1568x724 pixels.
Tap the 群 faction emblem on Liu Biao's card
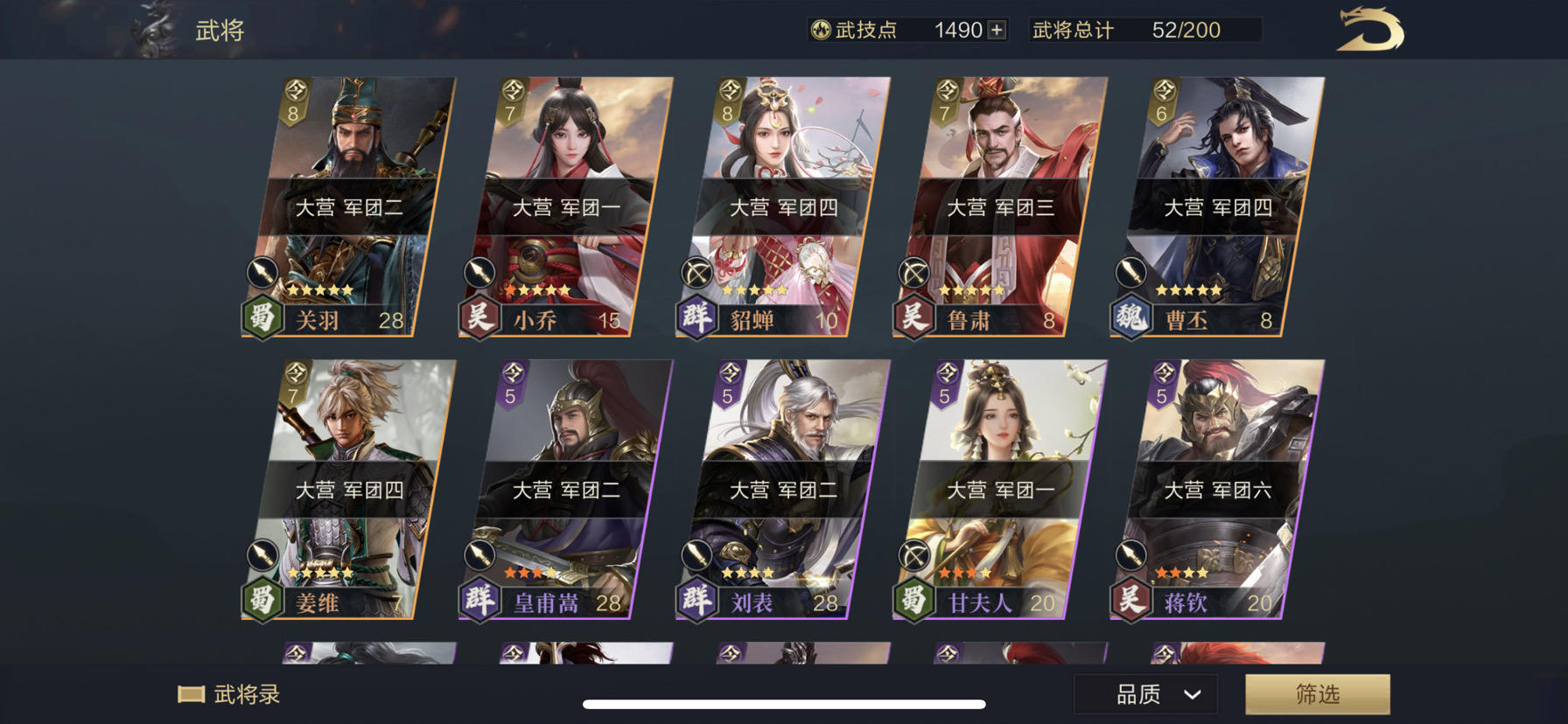(x=696, y=602)
